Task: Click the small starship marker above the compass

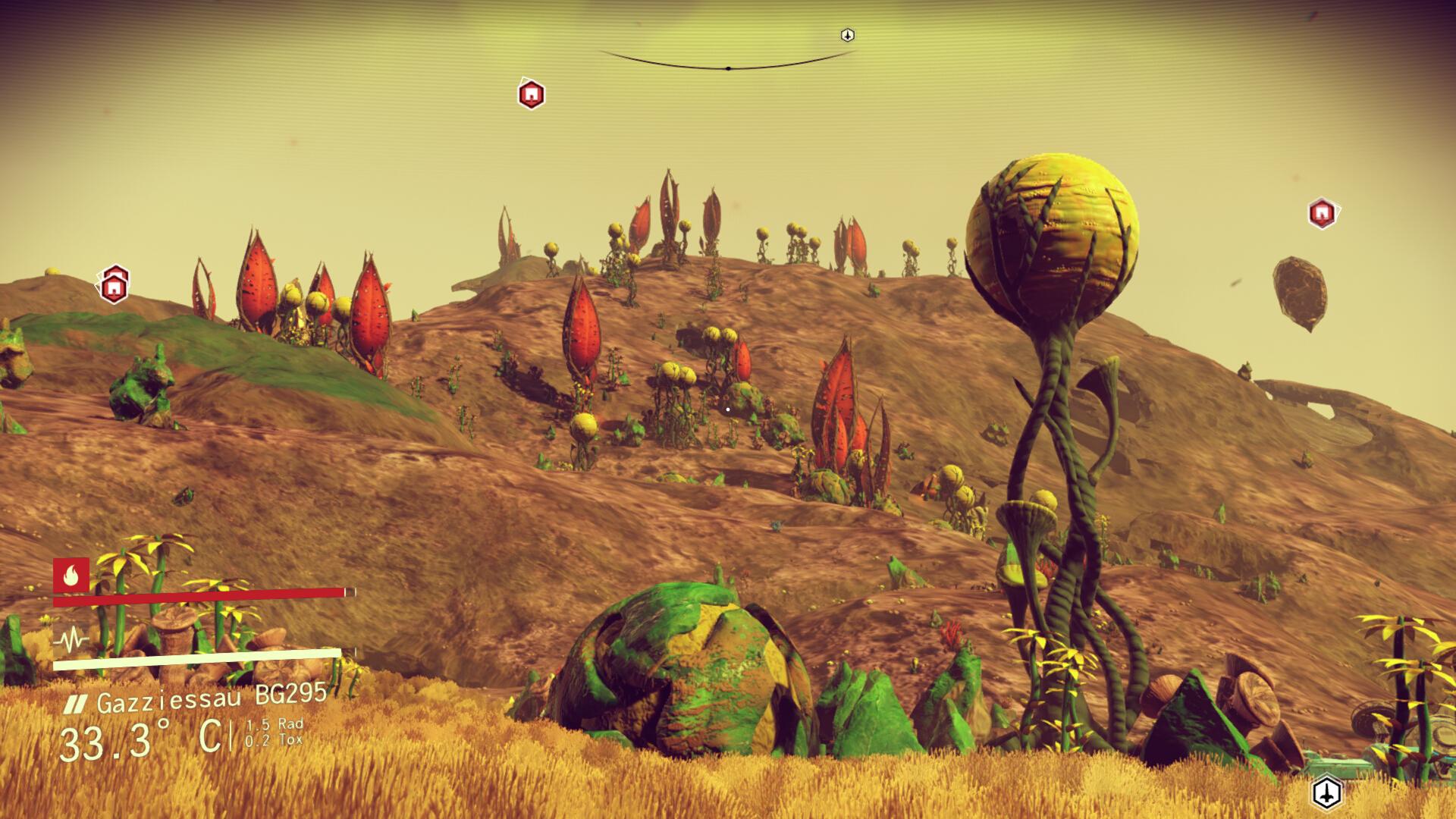Action: [x=848, y=36]
